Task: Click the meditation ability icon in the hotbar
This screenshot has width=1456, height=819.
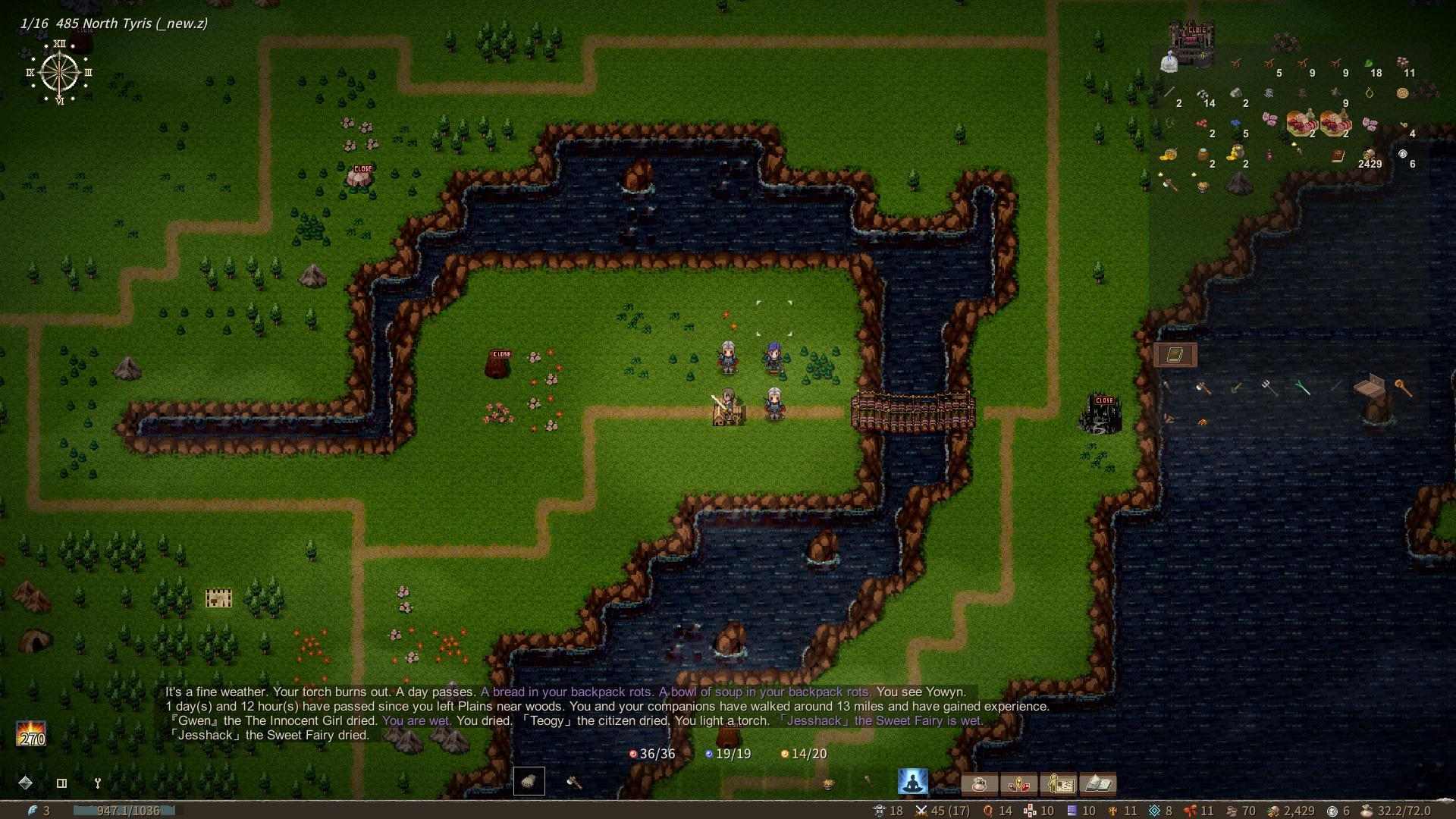Action: point(914,781)
